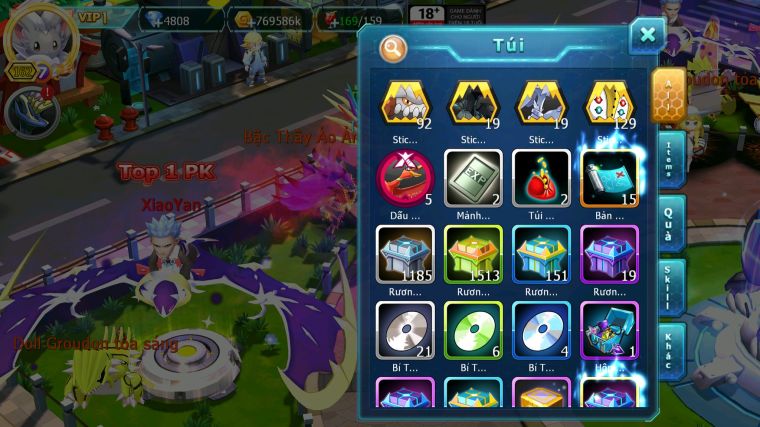This screenshot has width=760, height=427.
Task: Select the sticker stack with 92 count
Action: (x=406, y=103)
